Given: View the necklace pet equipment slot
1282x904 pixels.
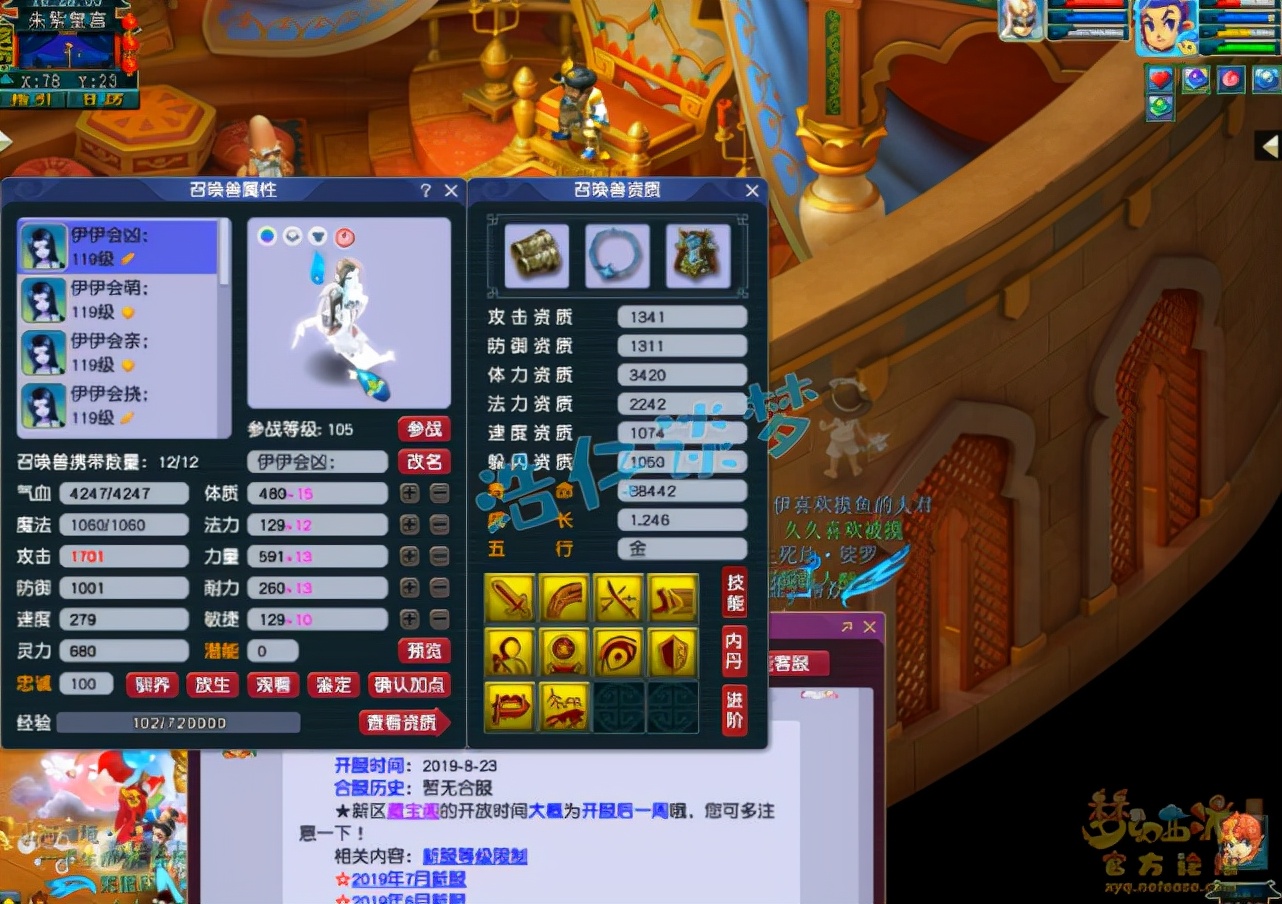Looking at the screenshot, I should click(x=617, y=256).
